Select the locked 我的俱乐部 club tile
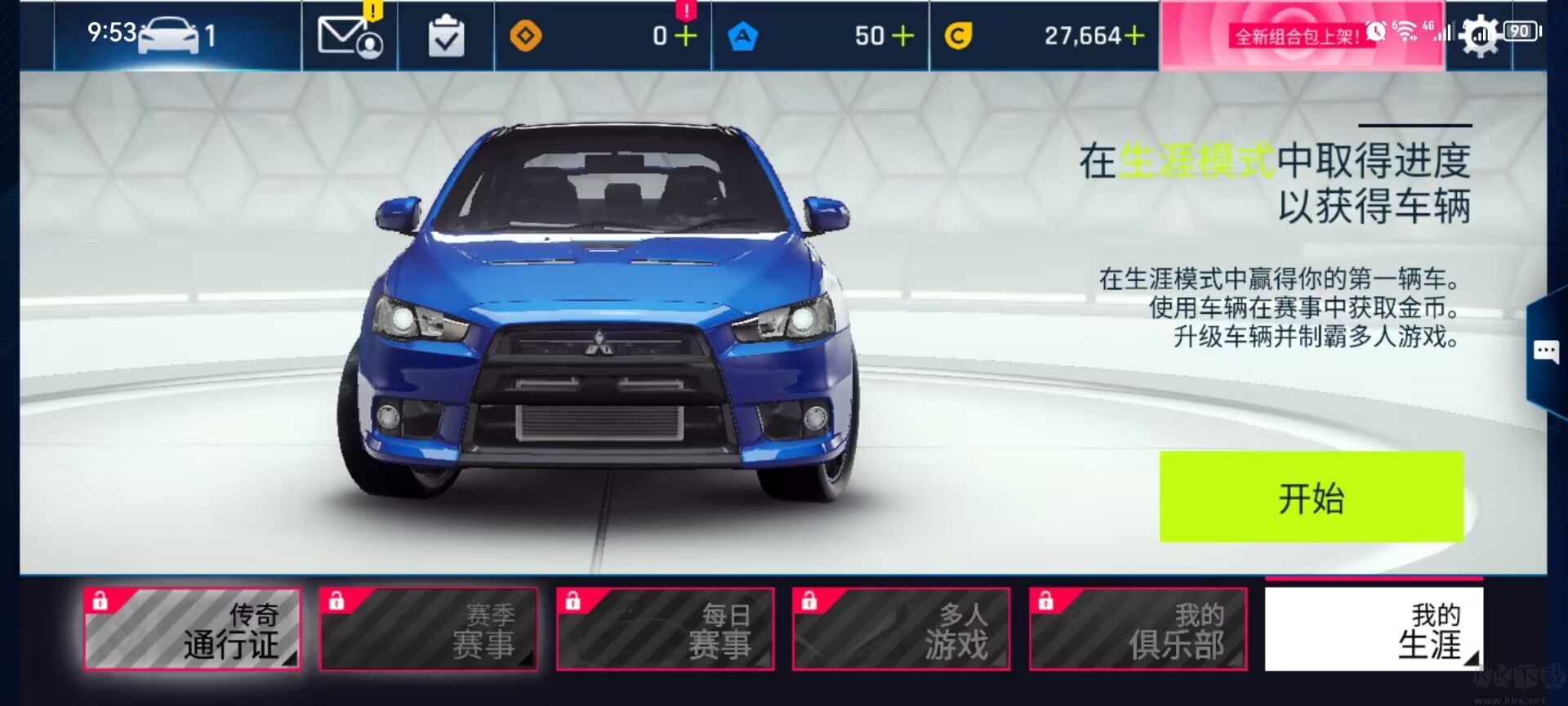 click(1138, 629)
